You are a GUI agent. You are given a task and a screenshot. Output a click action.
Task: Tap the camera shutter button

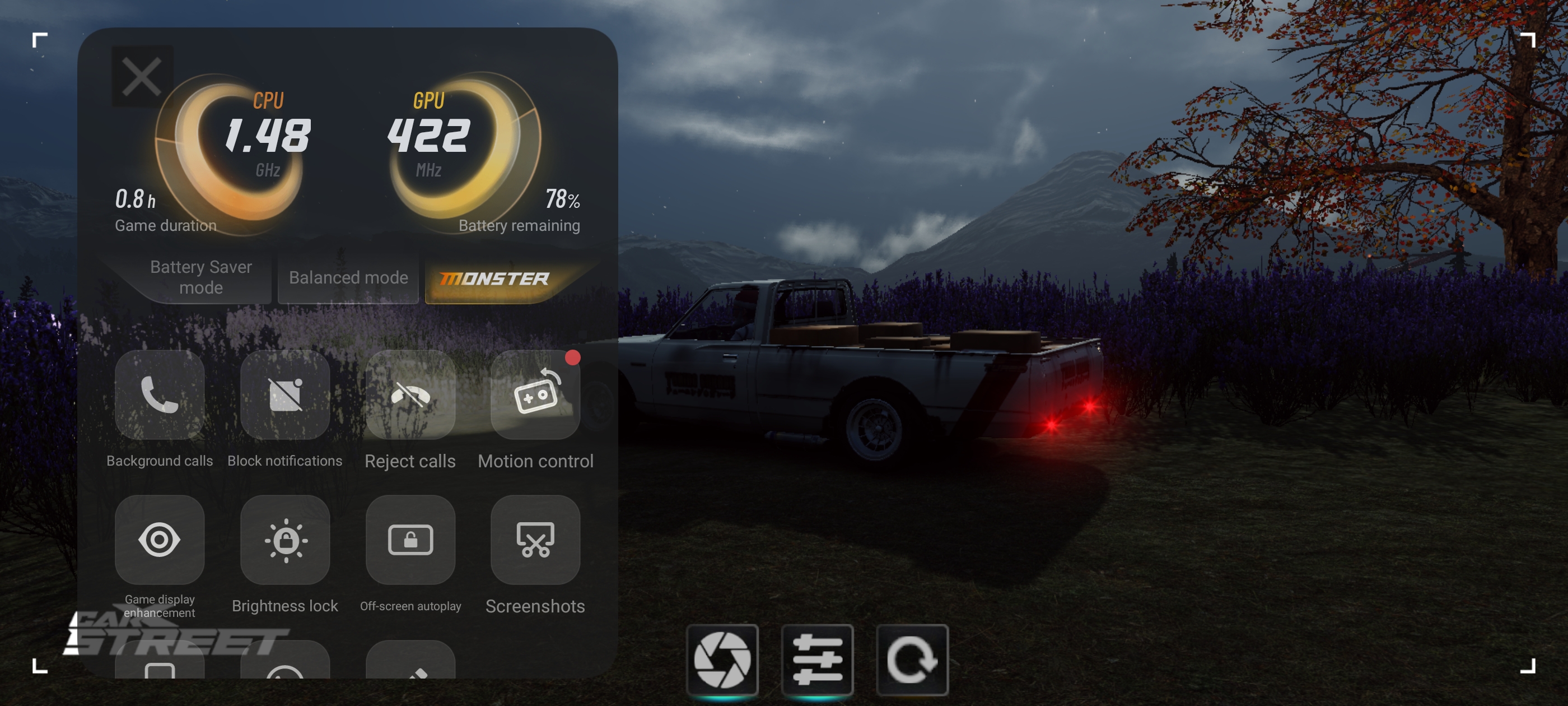tap(722, 659)
